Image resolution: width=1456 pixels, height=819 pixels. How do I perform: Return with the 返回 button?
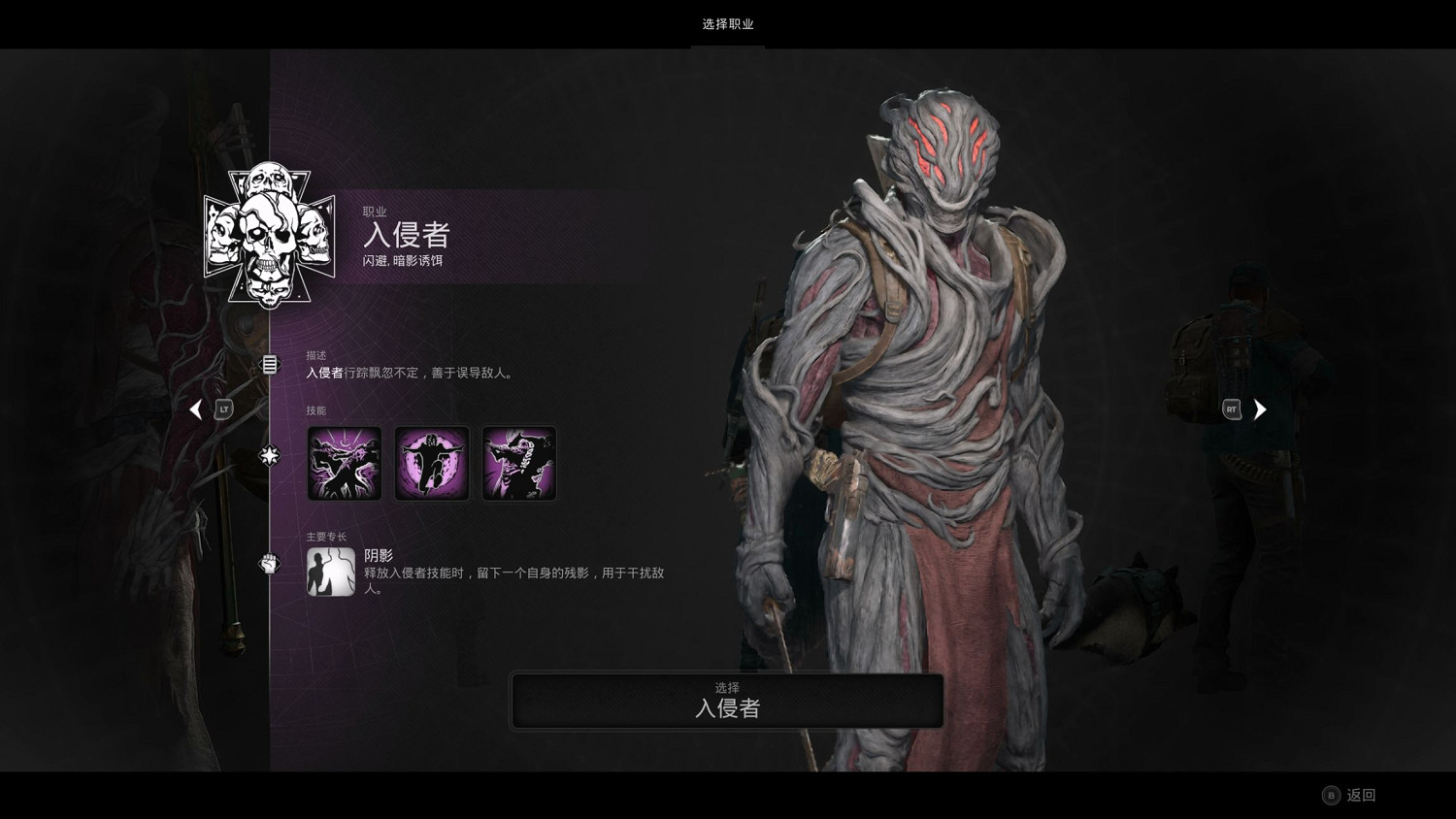tap(1350, 795)
